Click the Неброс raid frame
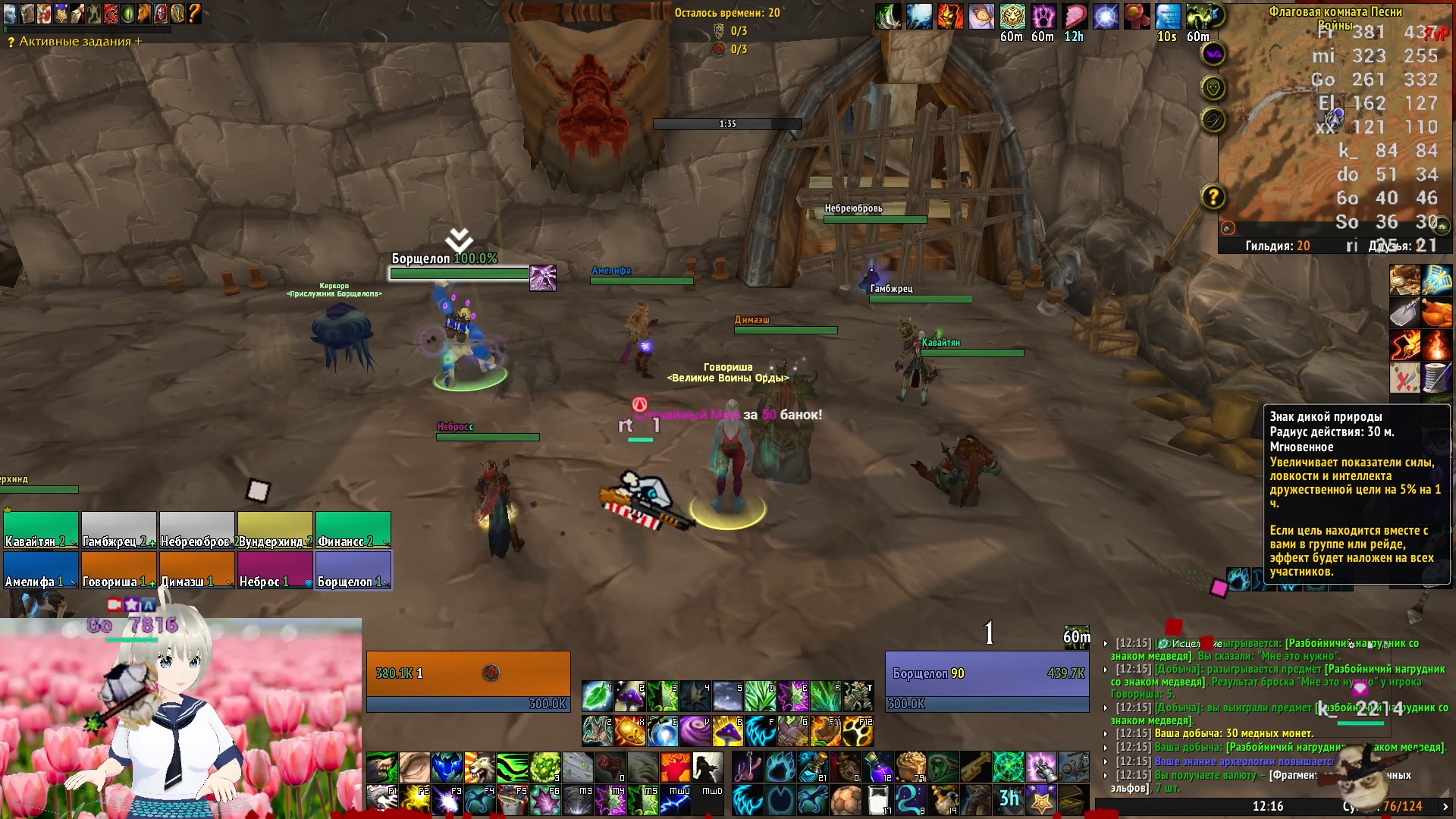Viewport: 1456px width, 819px height. coord(275,570)
